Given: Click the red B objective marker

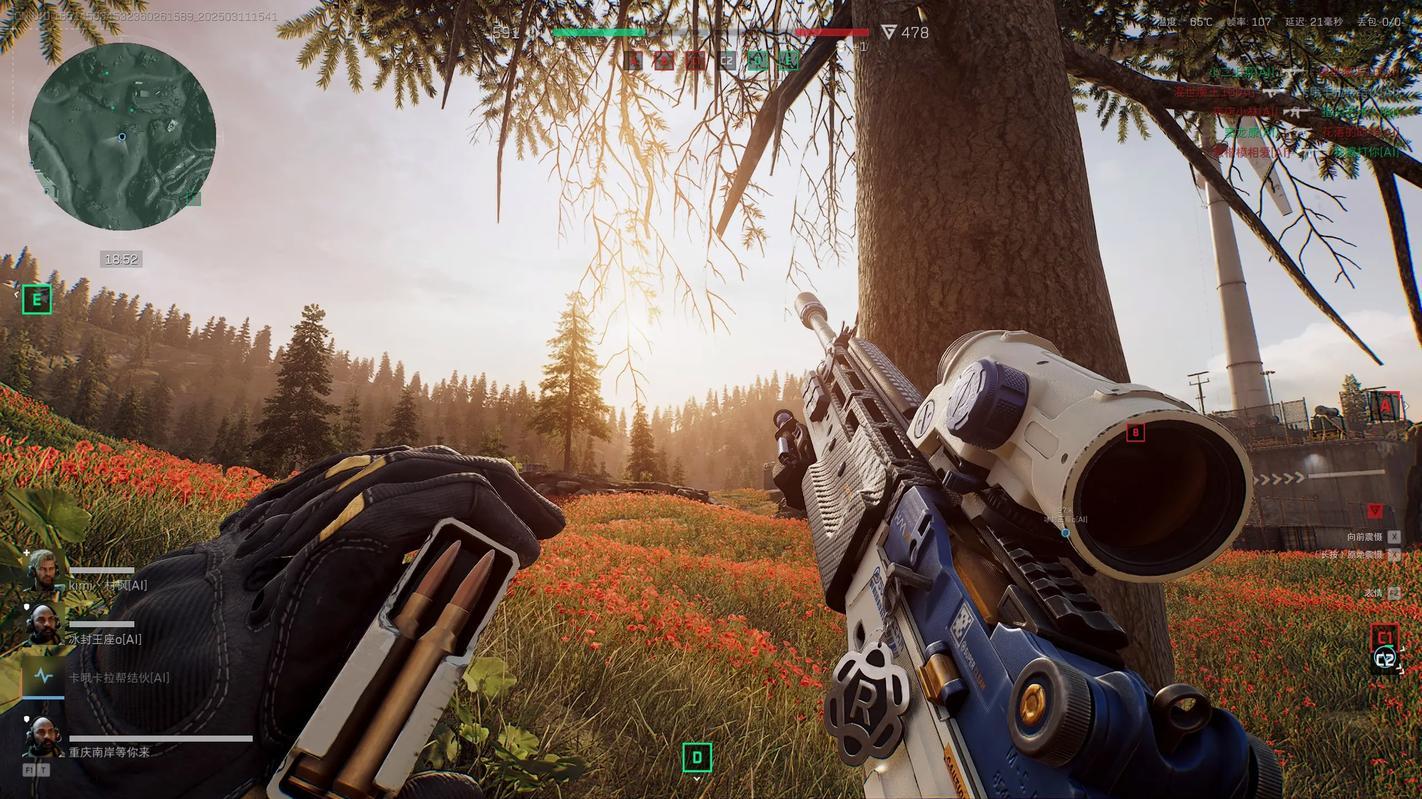Looking at the screenshot, I should [1135, 432].
